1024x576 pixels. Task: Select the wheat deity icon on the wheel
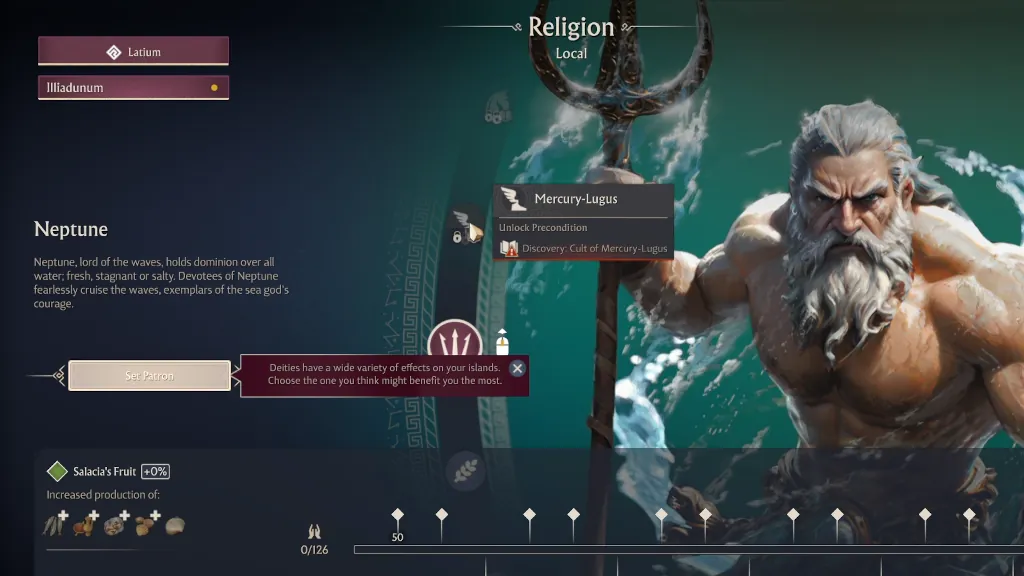point(464,467)
